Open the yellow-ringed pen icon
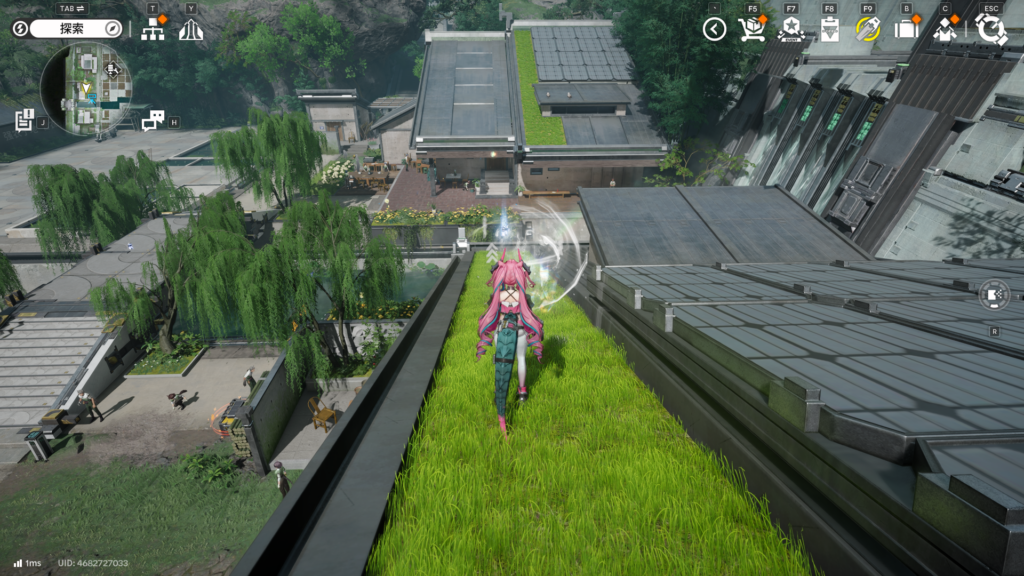1024x576 pixels. pos(868,29)
